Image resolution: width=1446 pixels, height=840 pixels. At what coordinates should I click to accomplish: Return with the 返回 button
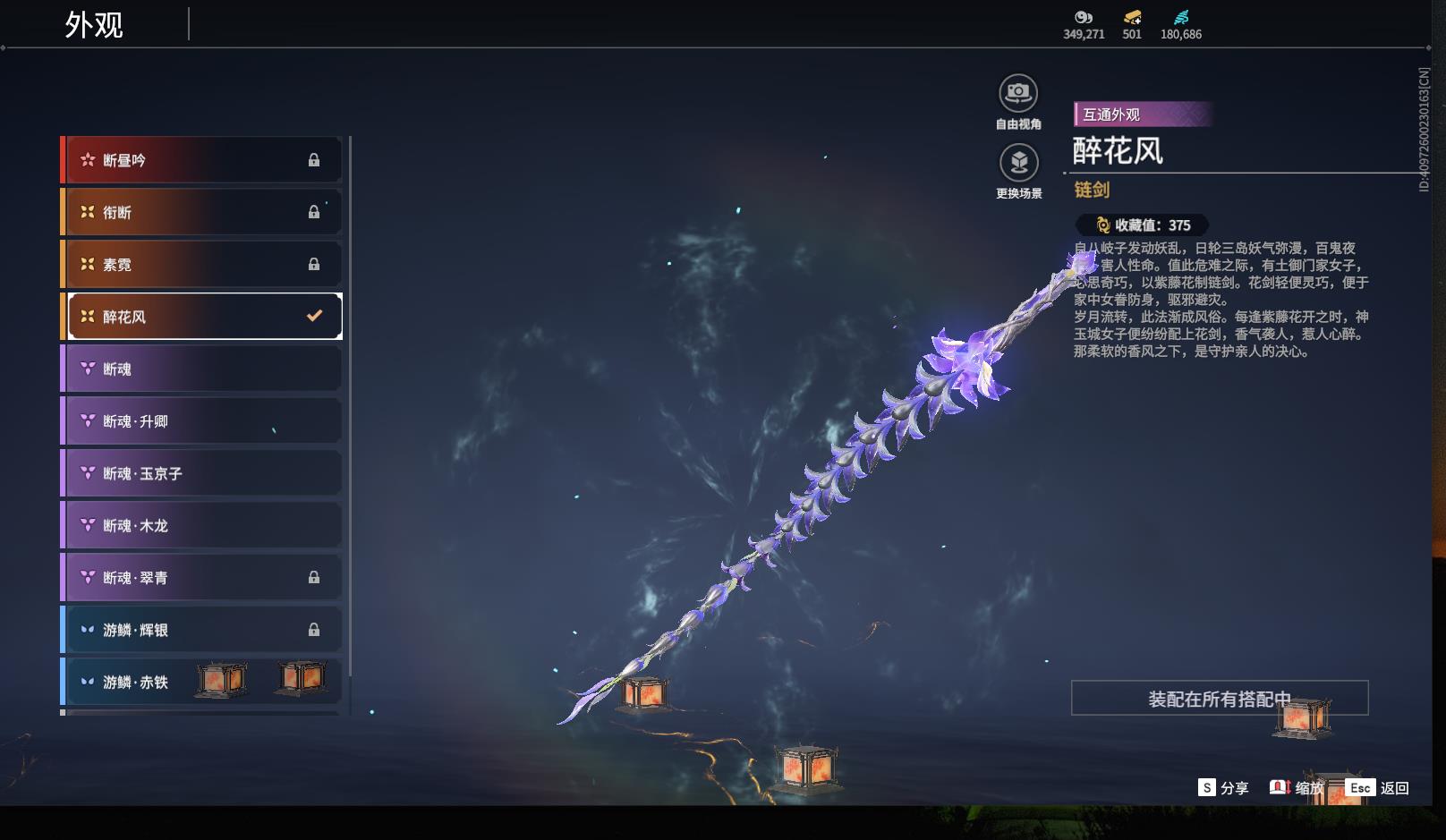pyautogui.click(x=1379, y=788)
